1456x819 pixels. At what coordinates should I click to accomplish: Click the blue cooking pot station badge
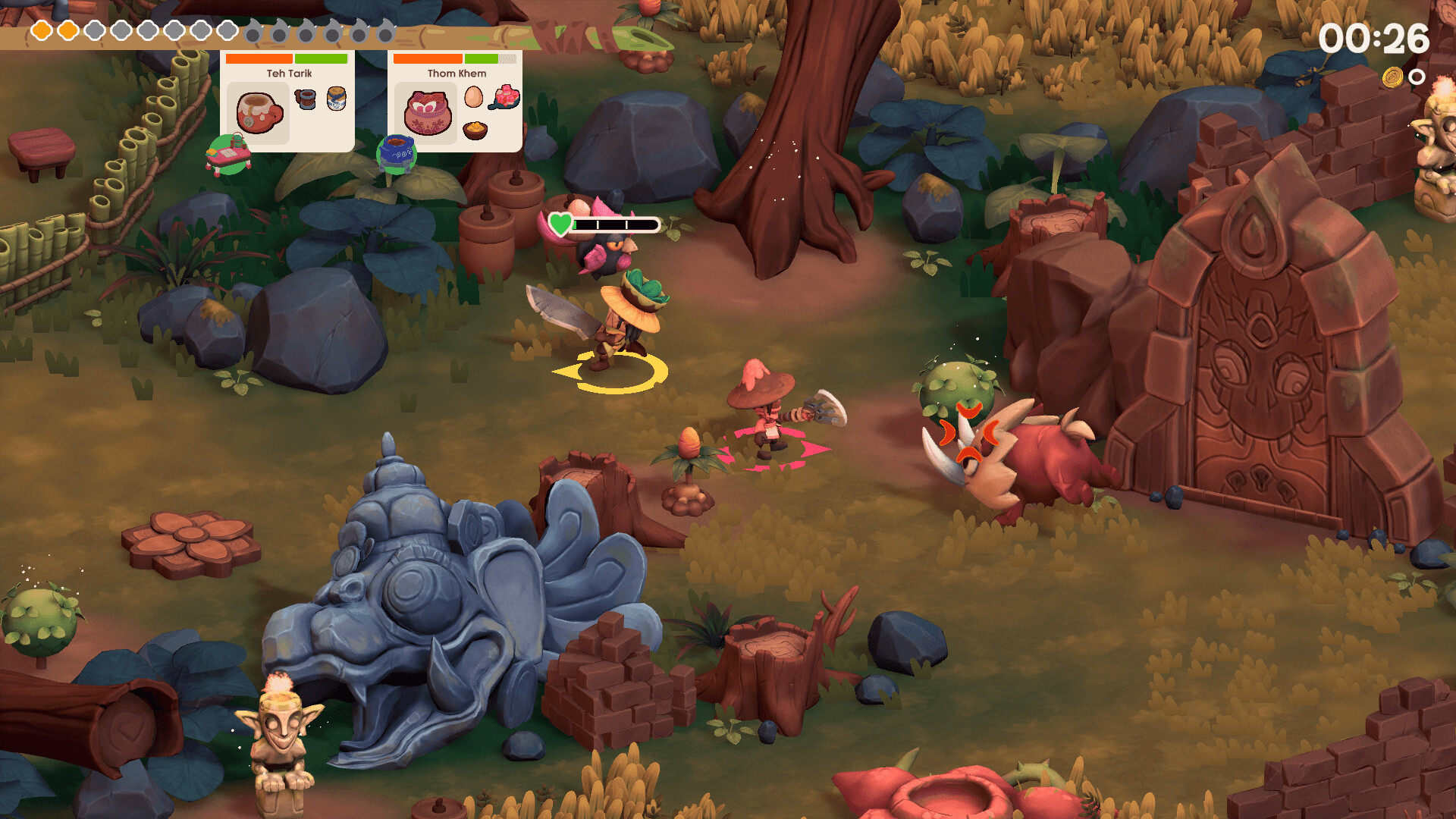396,154
